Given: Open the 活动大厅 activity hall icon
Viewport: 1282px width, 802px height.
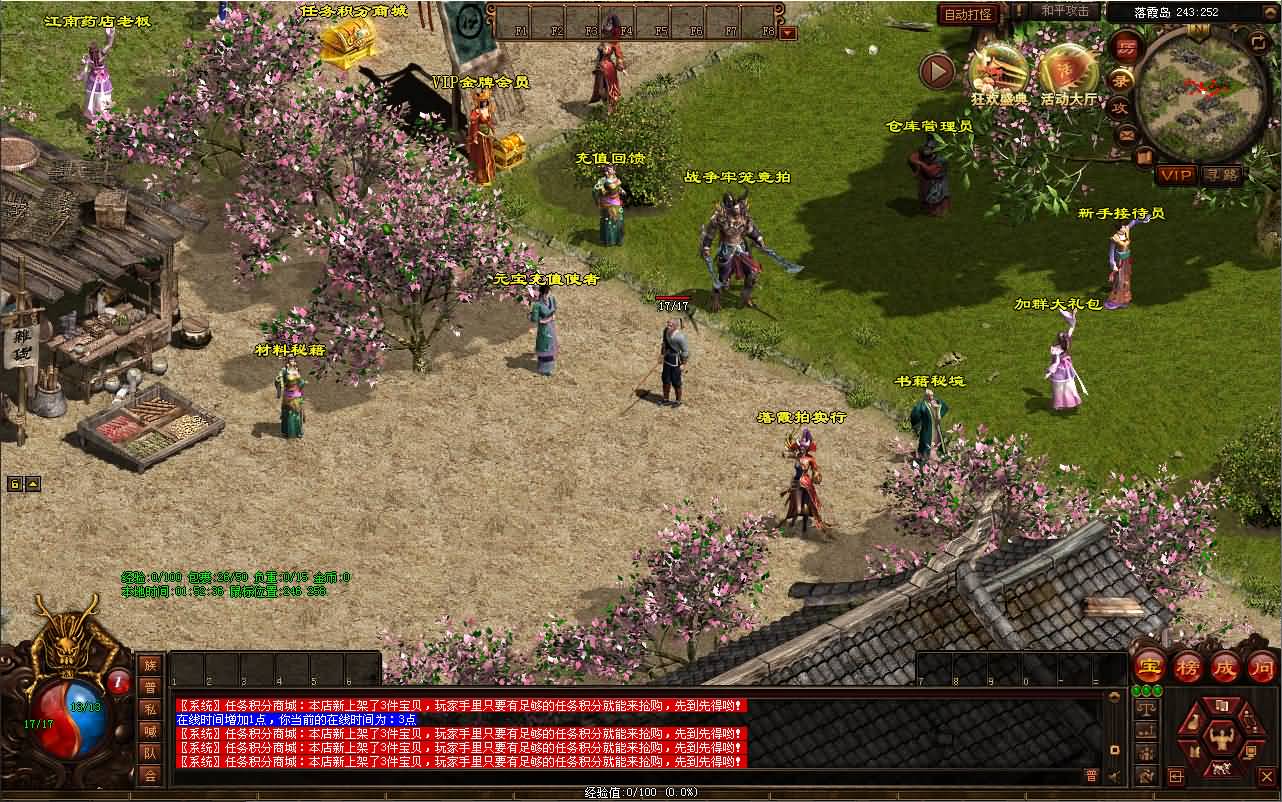Looking at the screenshot, I should [x=1067, y=70].
